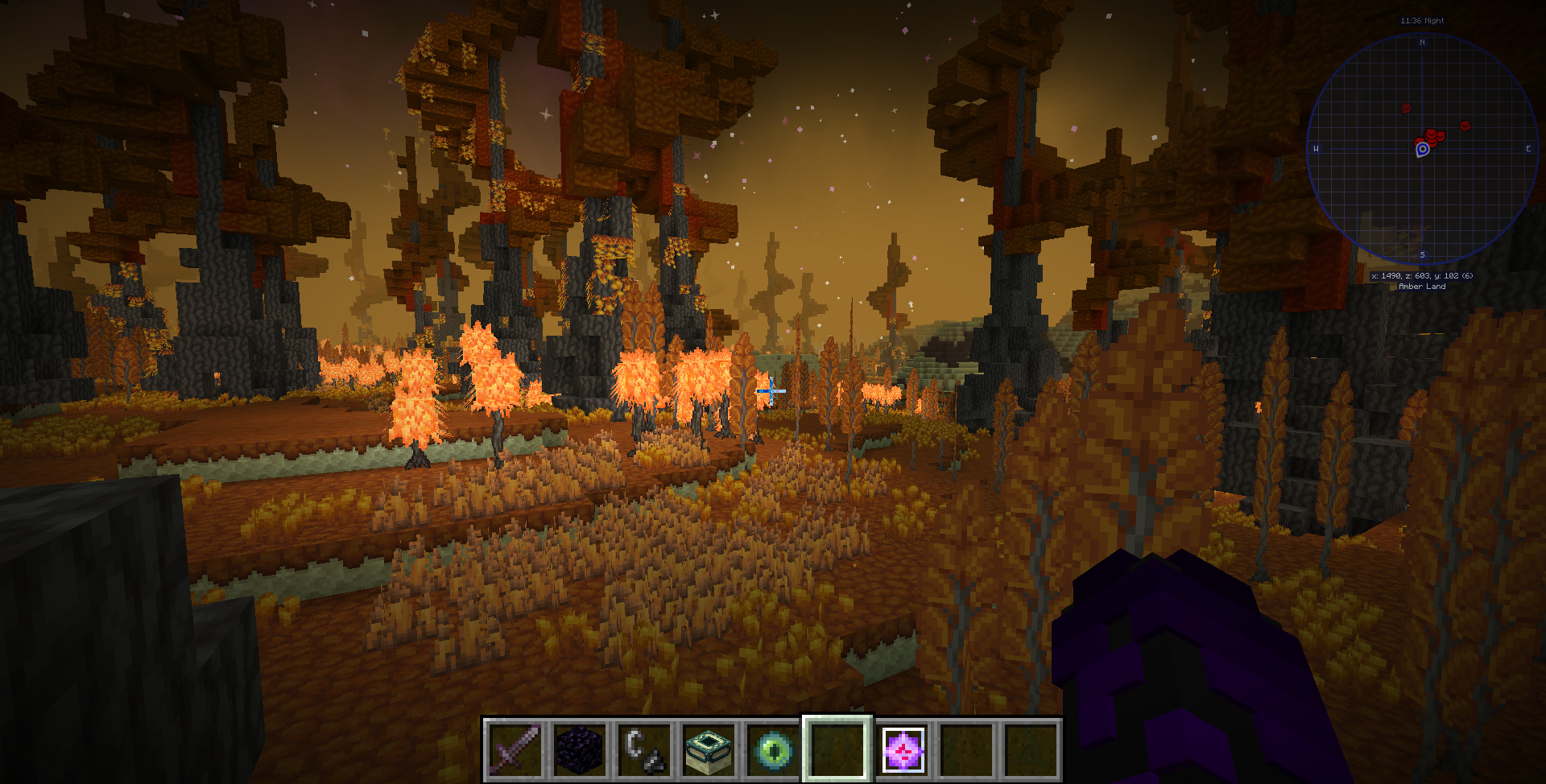Click a red mob dot on the minimap
Image resolution: width=1546 pixels, height=784 pixels.
1408,107
